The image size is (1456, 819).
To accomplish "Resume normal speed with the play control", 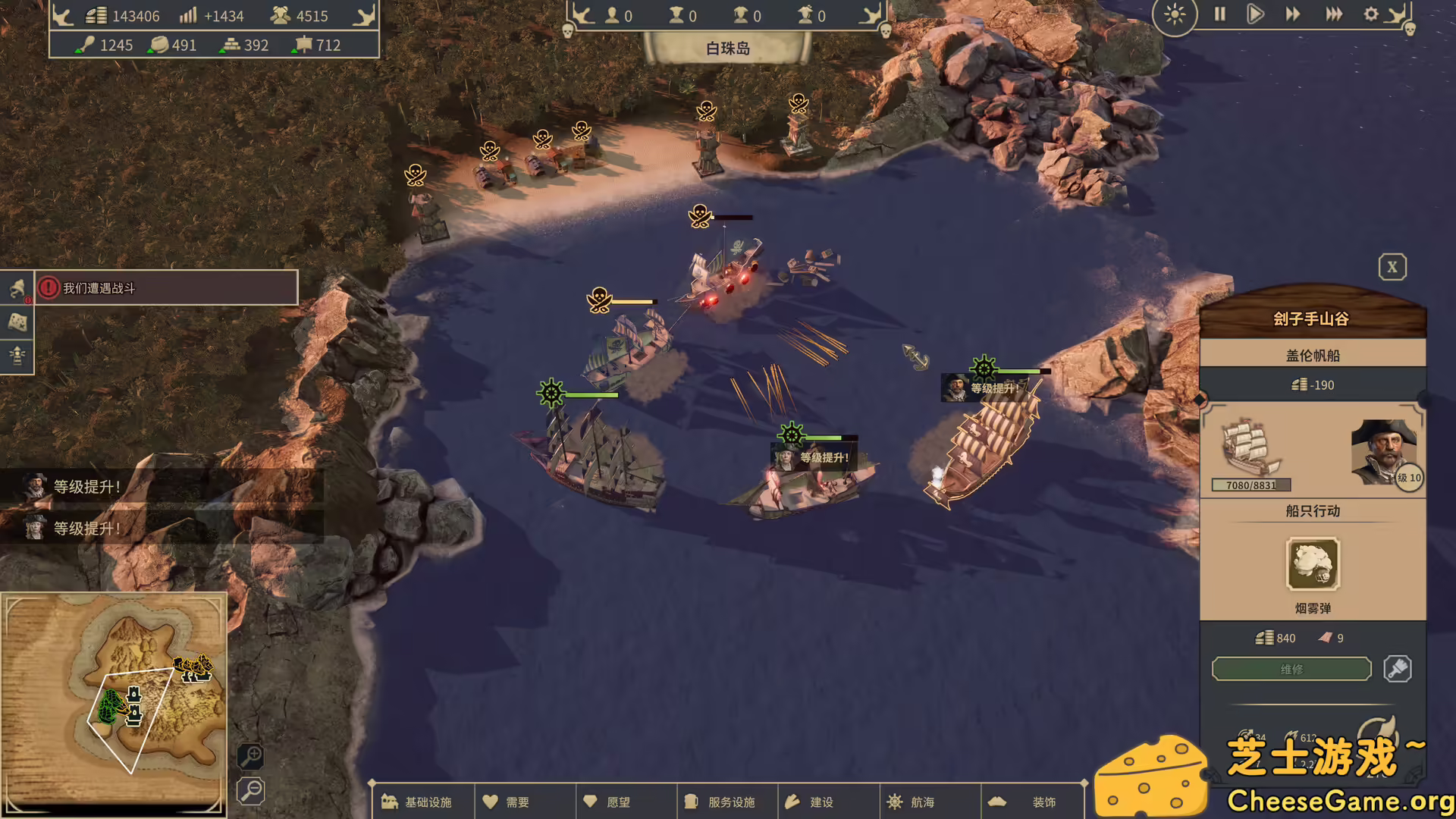I will 1256,14.
